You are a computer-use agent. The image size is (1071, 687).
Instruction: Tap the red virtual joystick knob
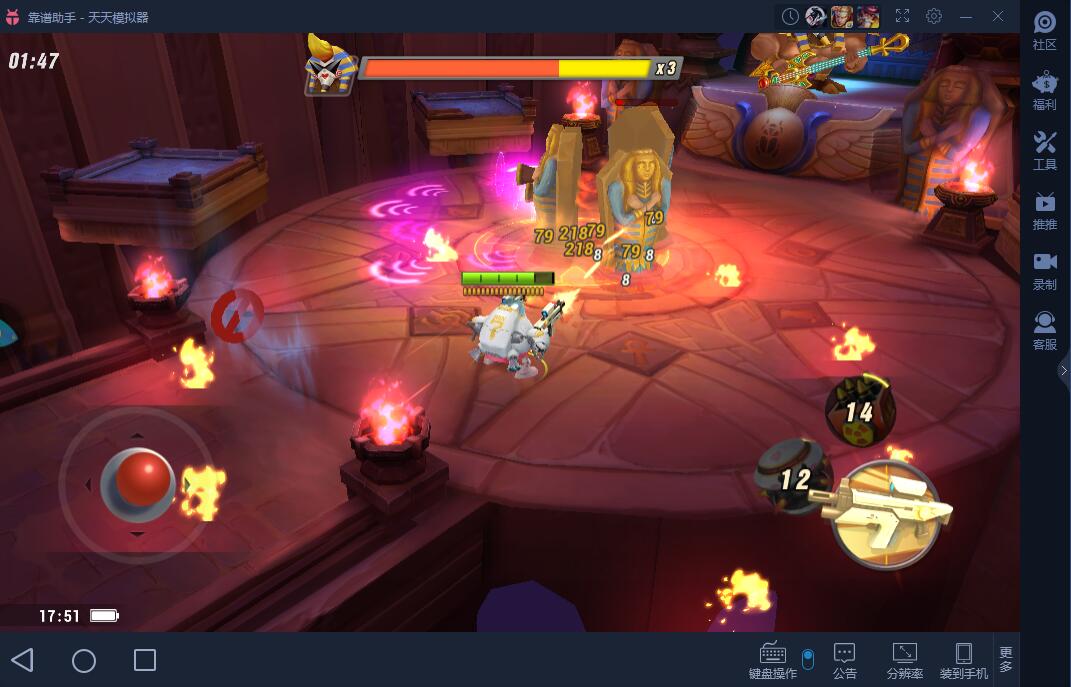(144, 478)
